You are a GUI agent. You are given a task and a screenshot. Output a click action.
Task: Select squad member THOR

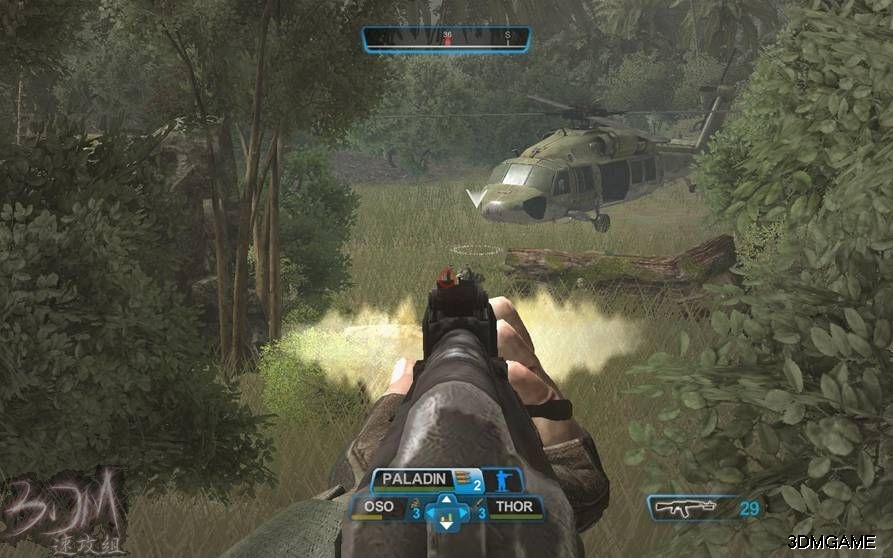[x=515, y=508]
